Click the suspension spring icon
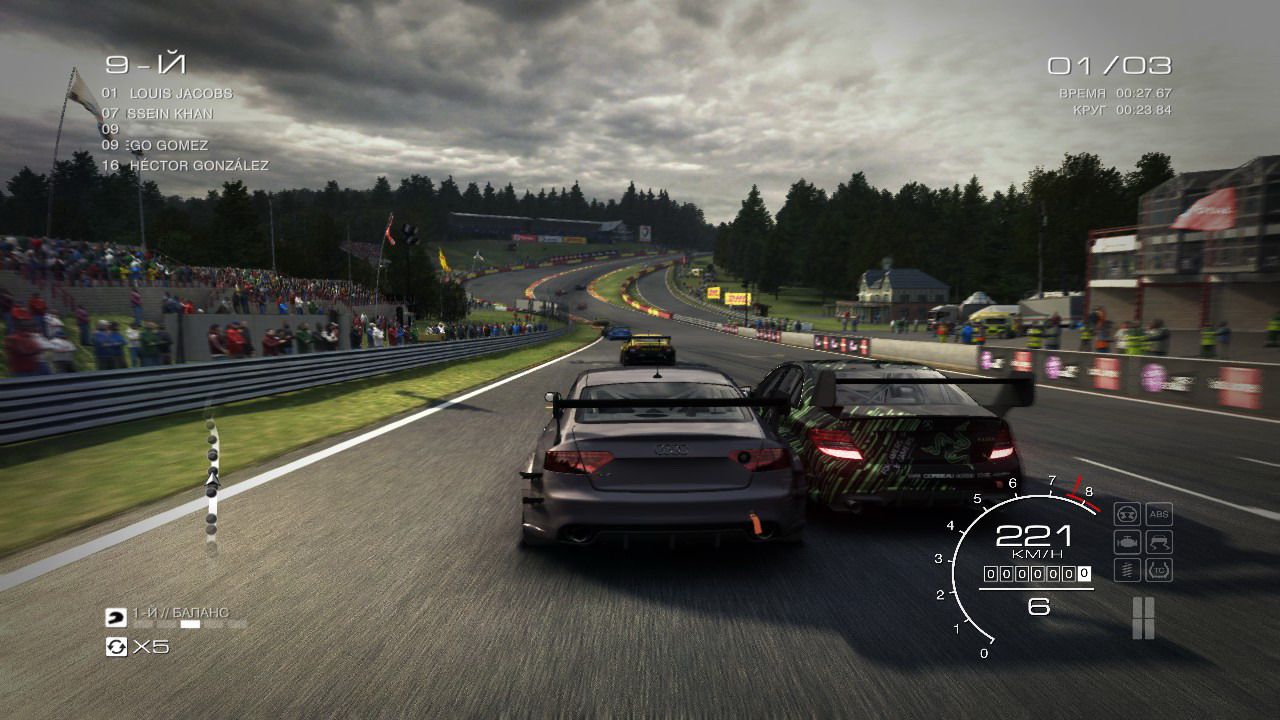Screen dimensions: 1280x720 click(1127, 570)
